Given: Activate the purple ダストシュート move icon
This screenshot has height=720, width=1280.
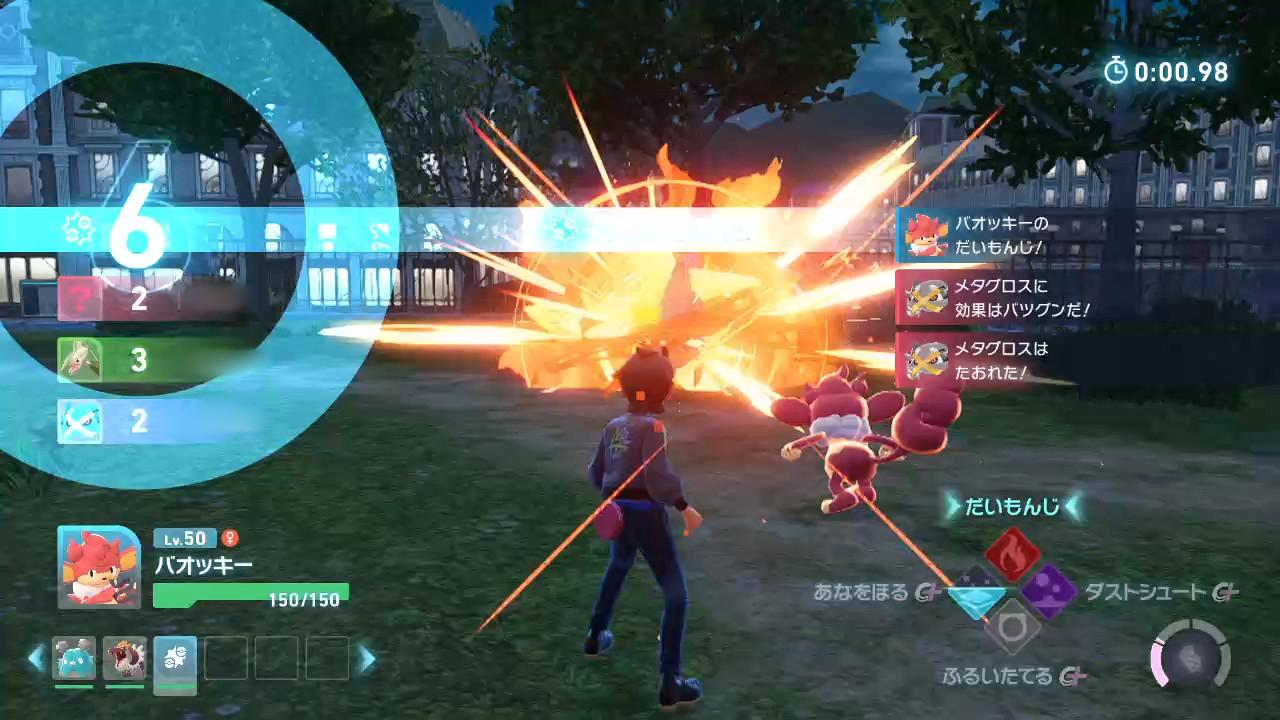Looking at the screenshot, I should coord(1048,591).
